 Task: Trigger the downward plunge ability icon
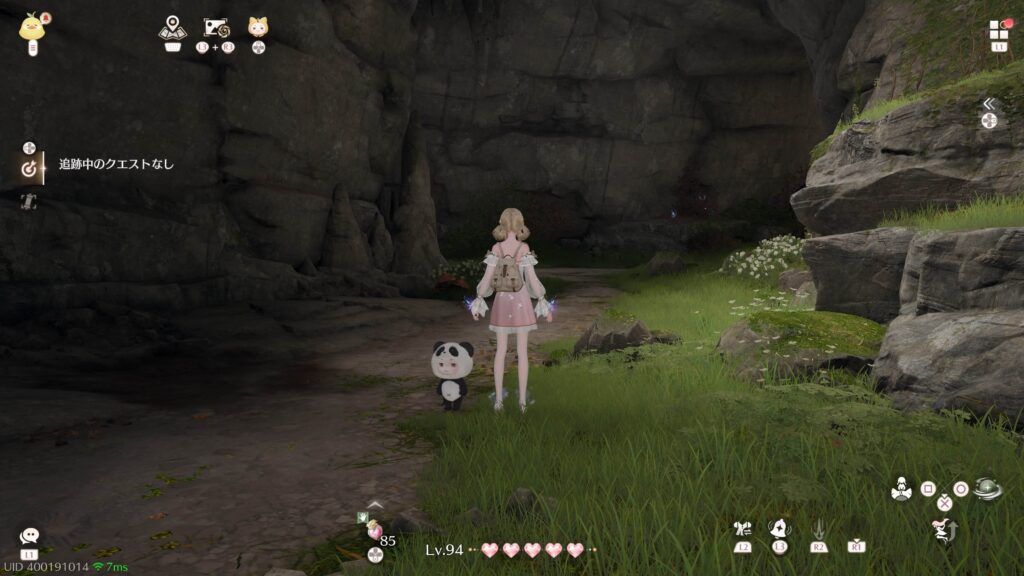(818, 528)
